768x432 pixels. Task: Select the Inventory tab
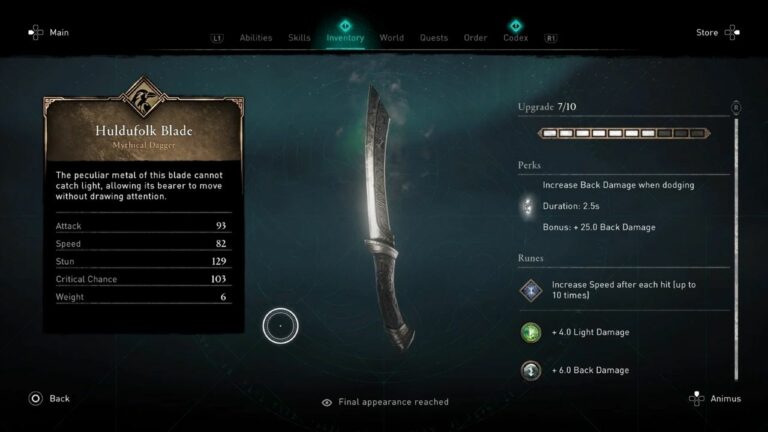[x=345, y=38]
